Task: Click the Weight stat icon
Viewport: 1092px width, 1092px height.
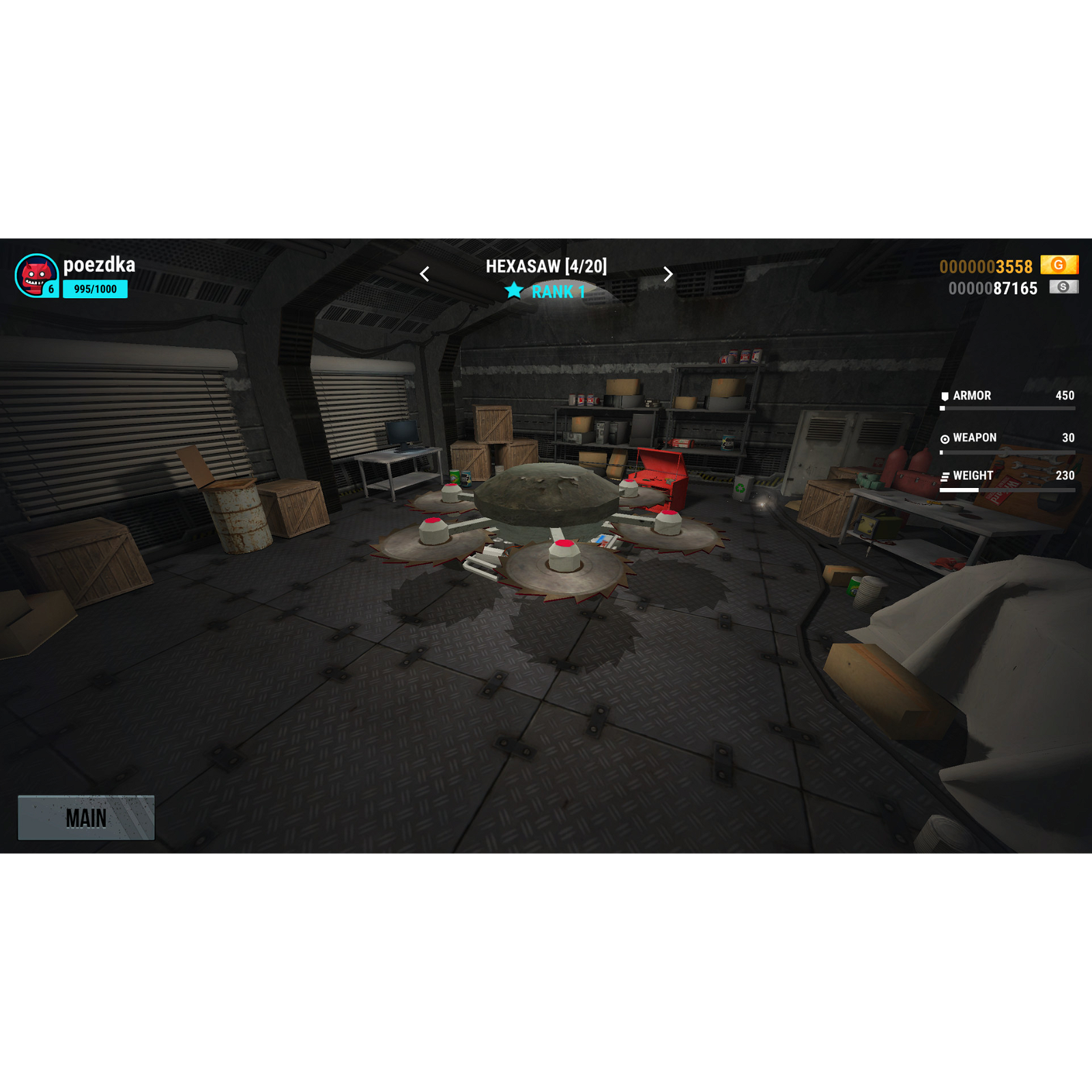Action: [x=945, y=476]
